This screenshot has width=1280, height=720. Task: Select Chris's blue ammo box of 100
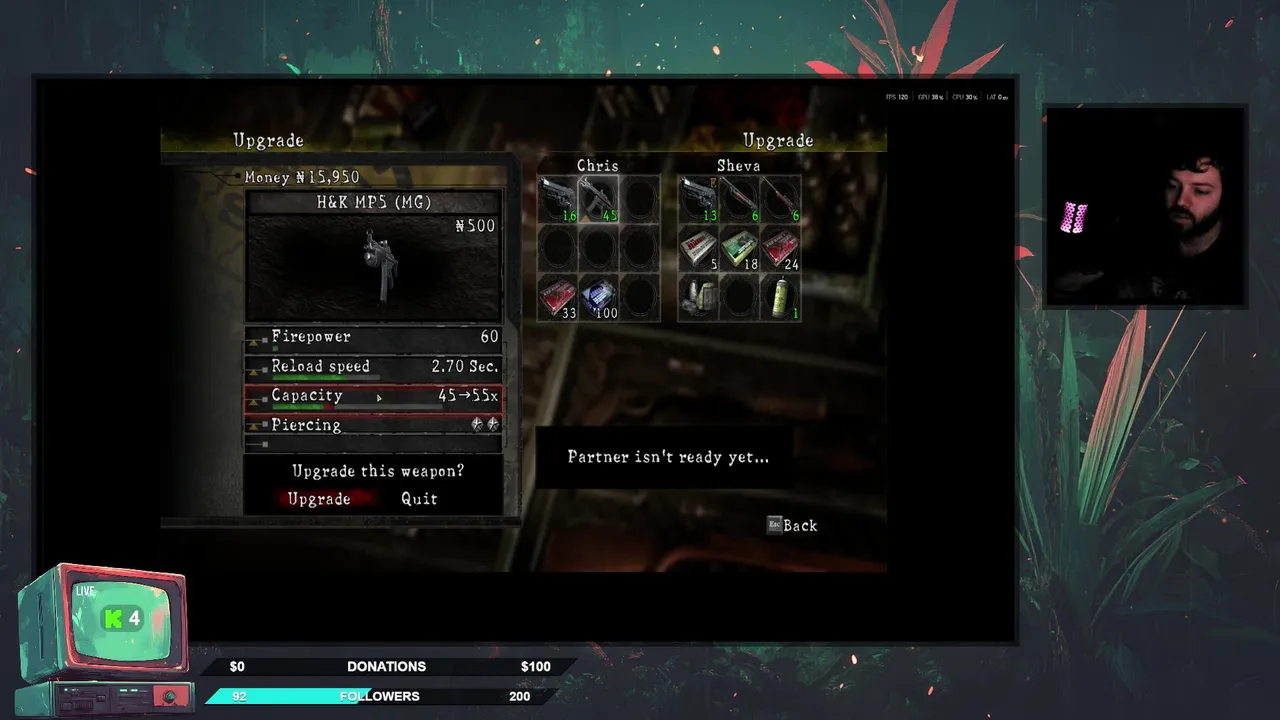pos(598,298)
